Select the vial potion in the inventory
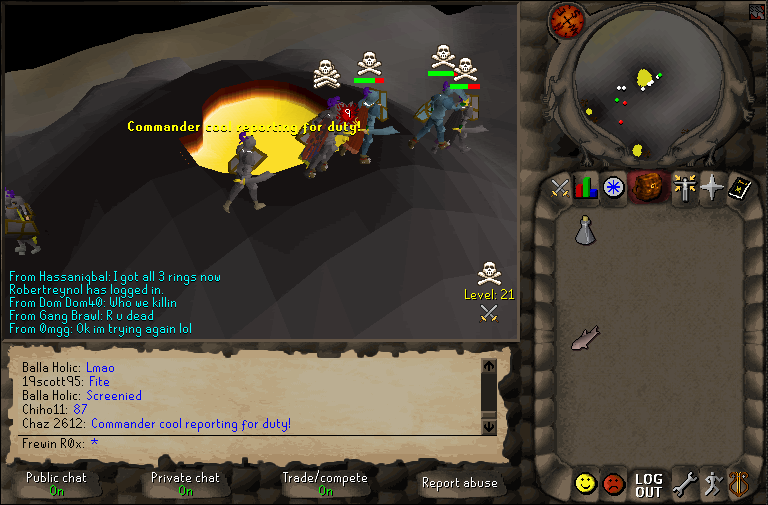Viewport: 768px width, 505px height. pos(584,231)
